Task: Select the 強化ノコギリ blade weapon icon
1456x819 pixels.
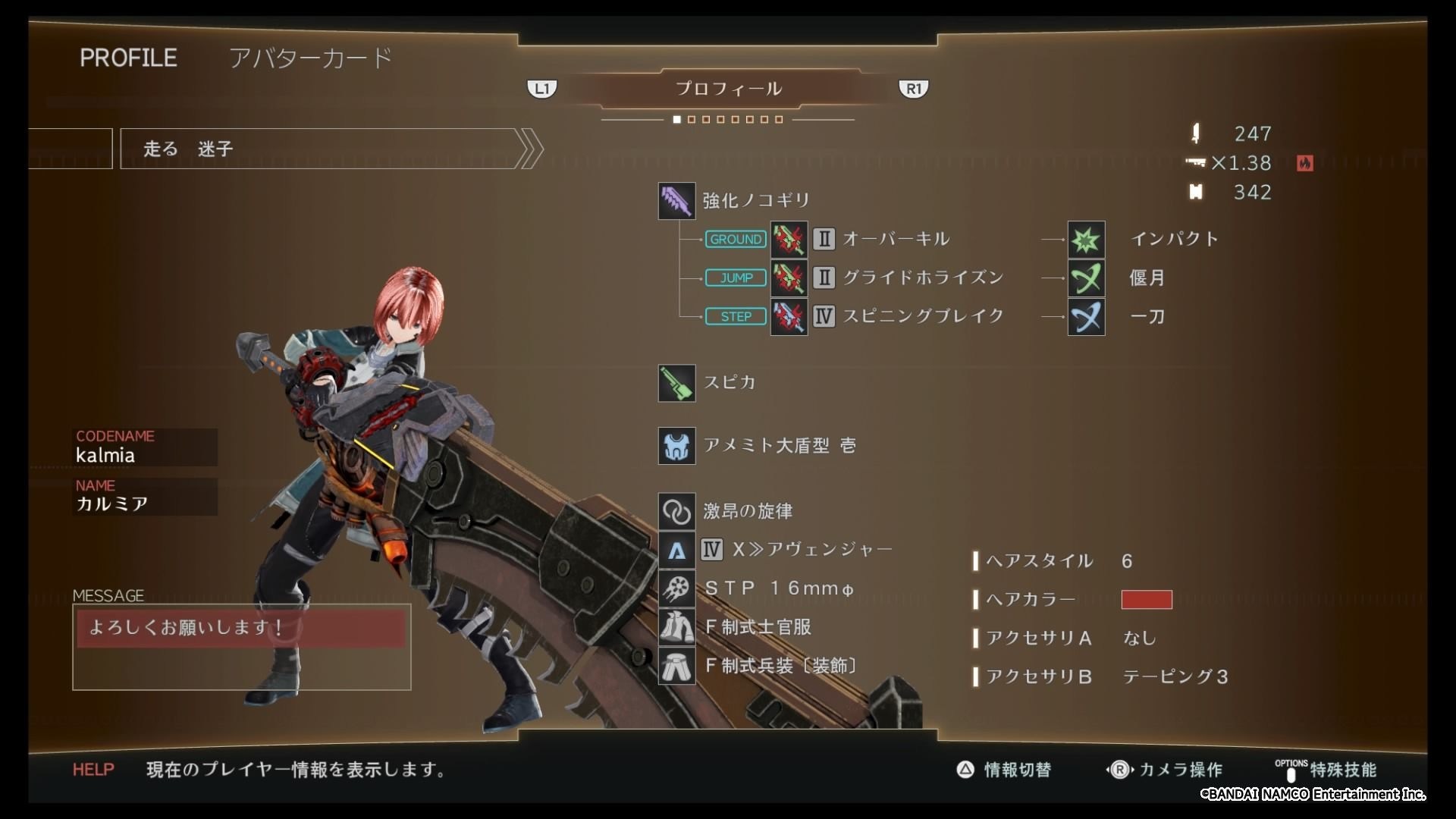Action: 676,199
